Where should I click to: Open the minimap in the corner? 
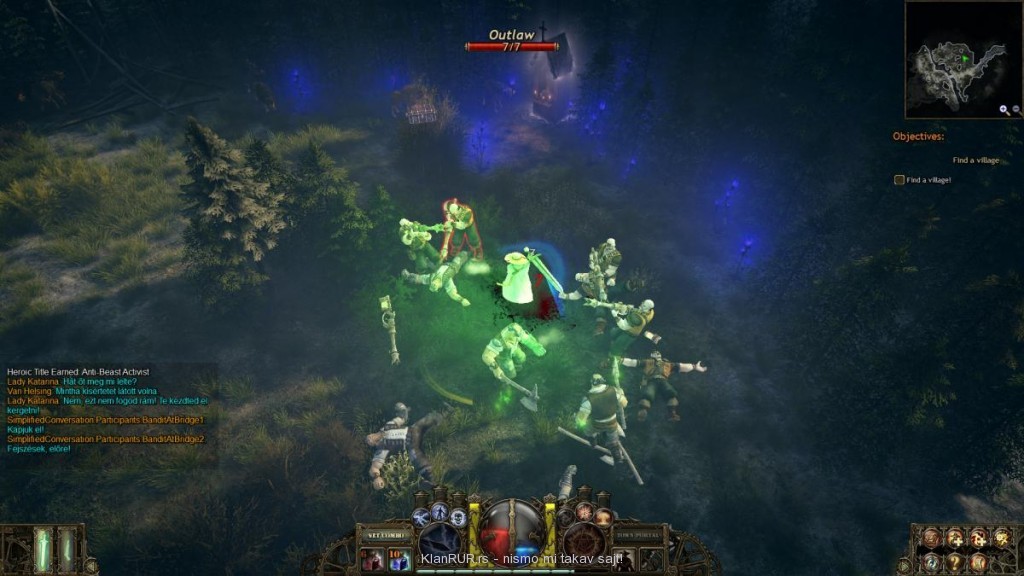tap(955, 58)
